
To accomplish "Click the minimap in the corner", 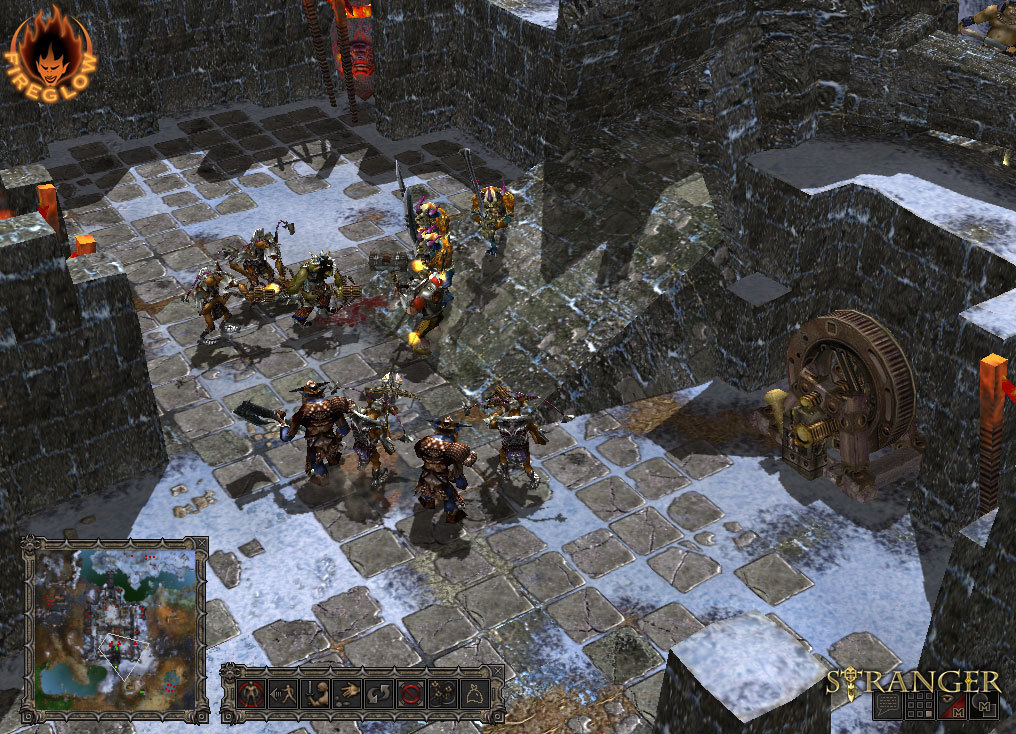I will pyautogui.click(x=114, y=628).
